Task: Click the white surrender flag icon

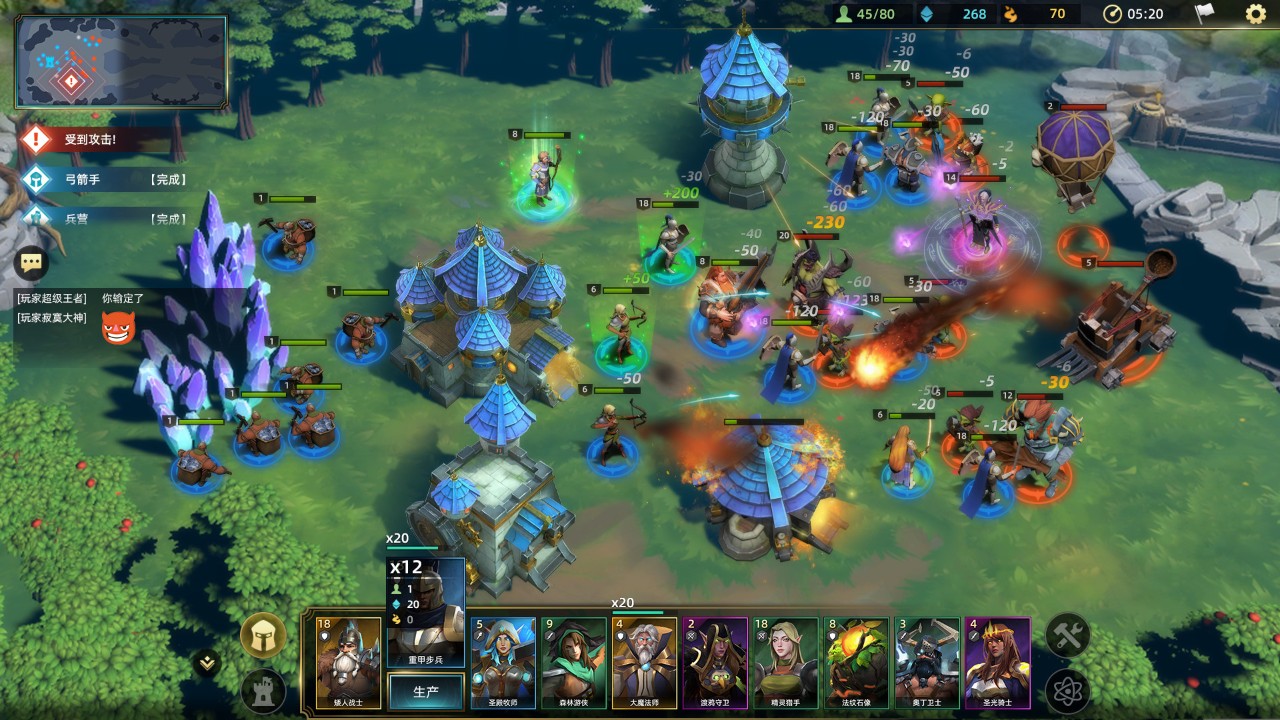Action: [x=1205, y=14]
